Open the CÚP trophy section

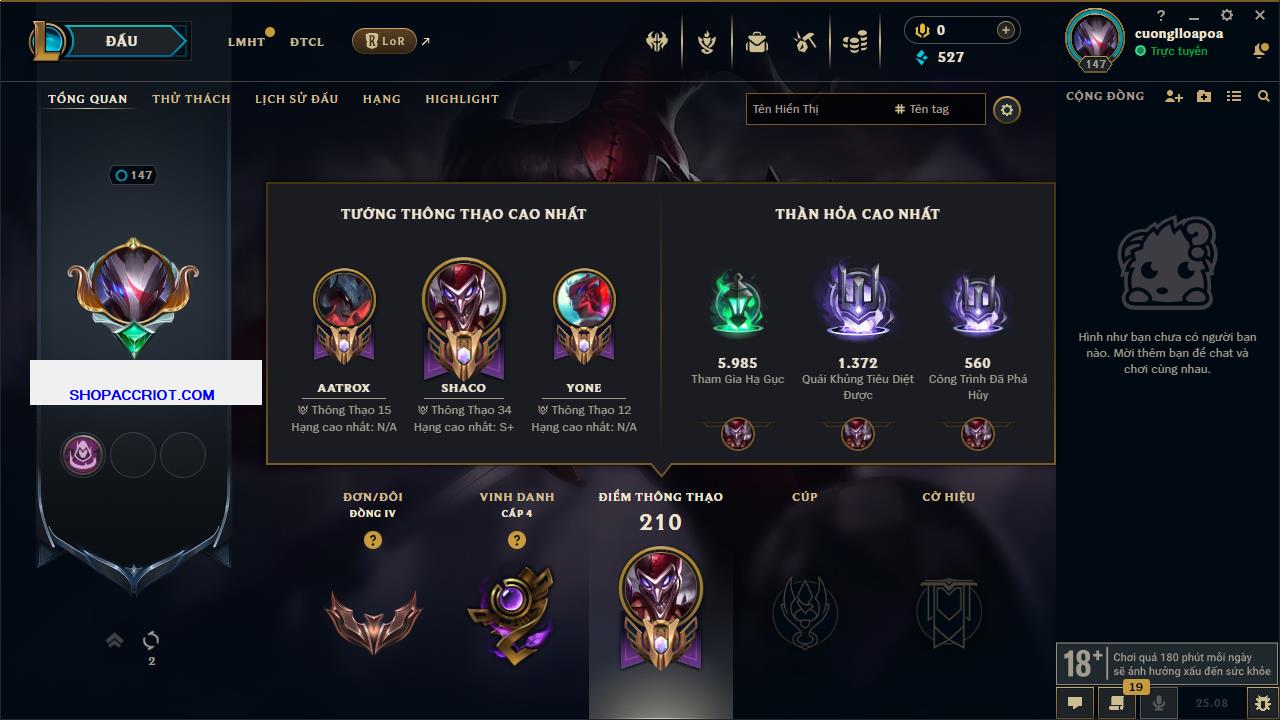(x=805, y=612)
